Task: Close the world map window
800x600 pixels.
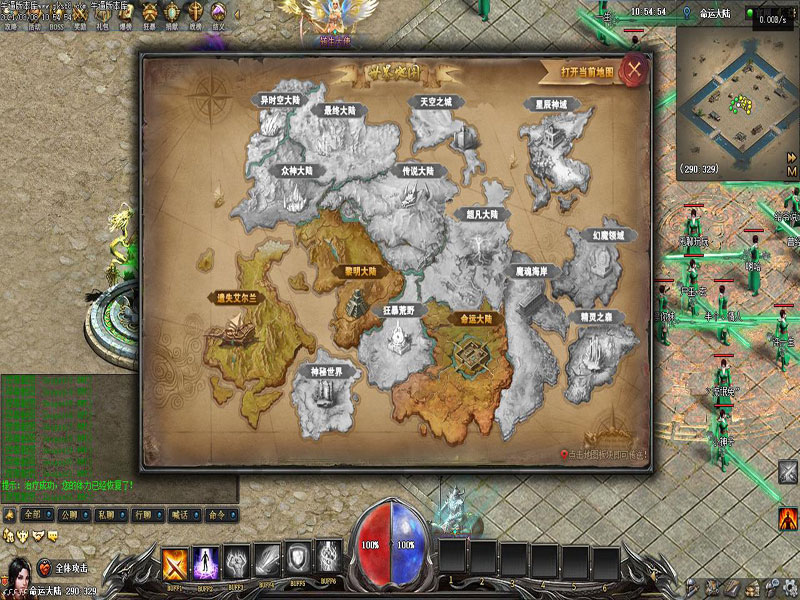Action: (x=634, y=70)
